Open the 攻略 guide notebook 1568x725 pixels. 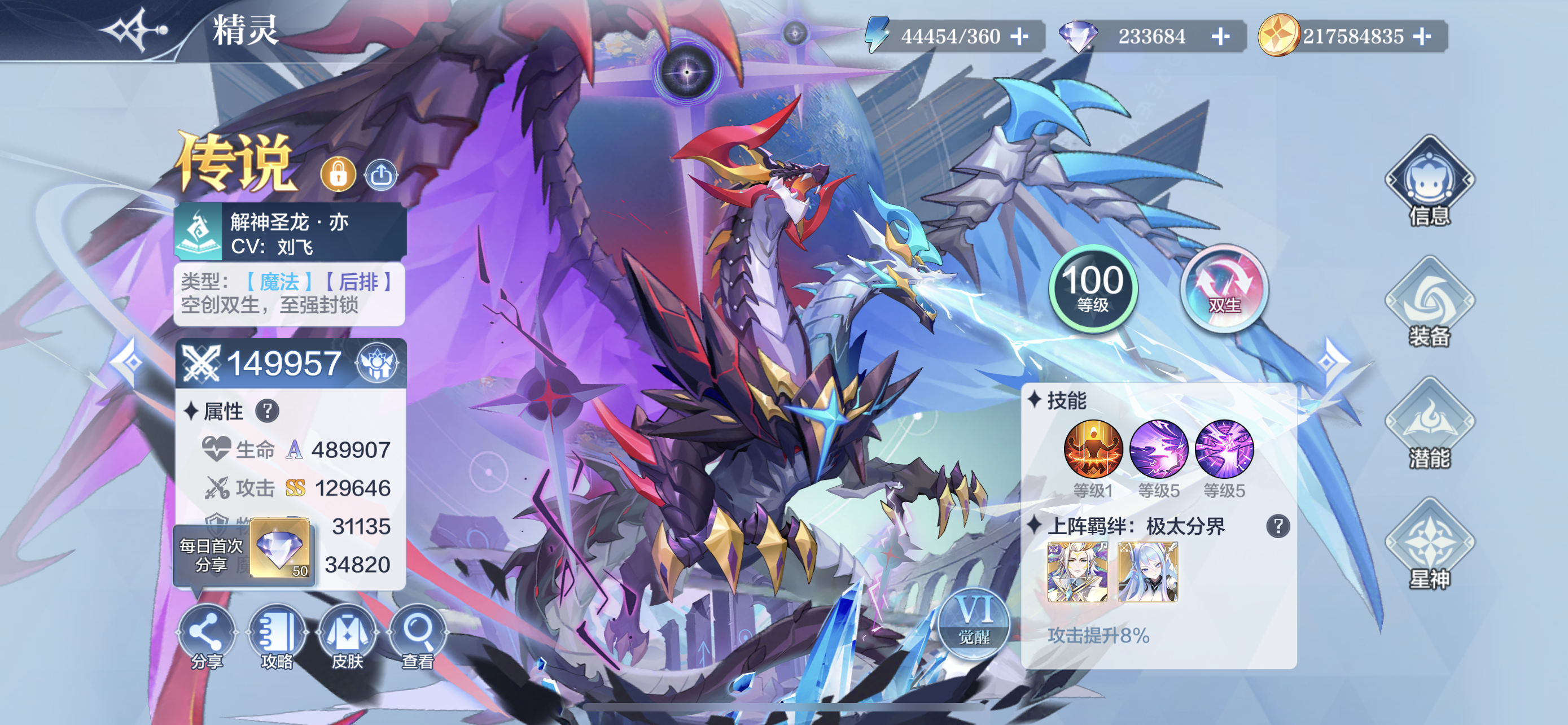pyautogui.click(x=277, y=636)
